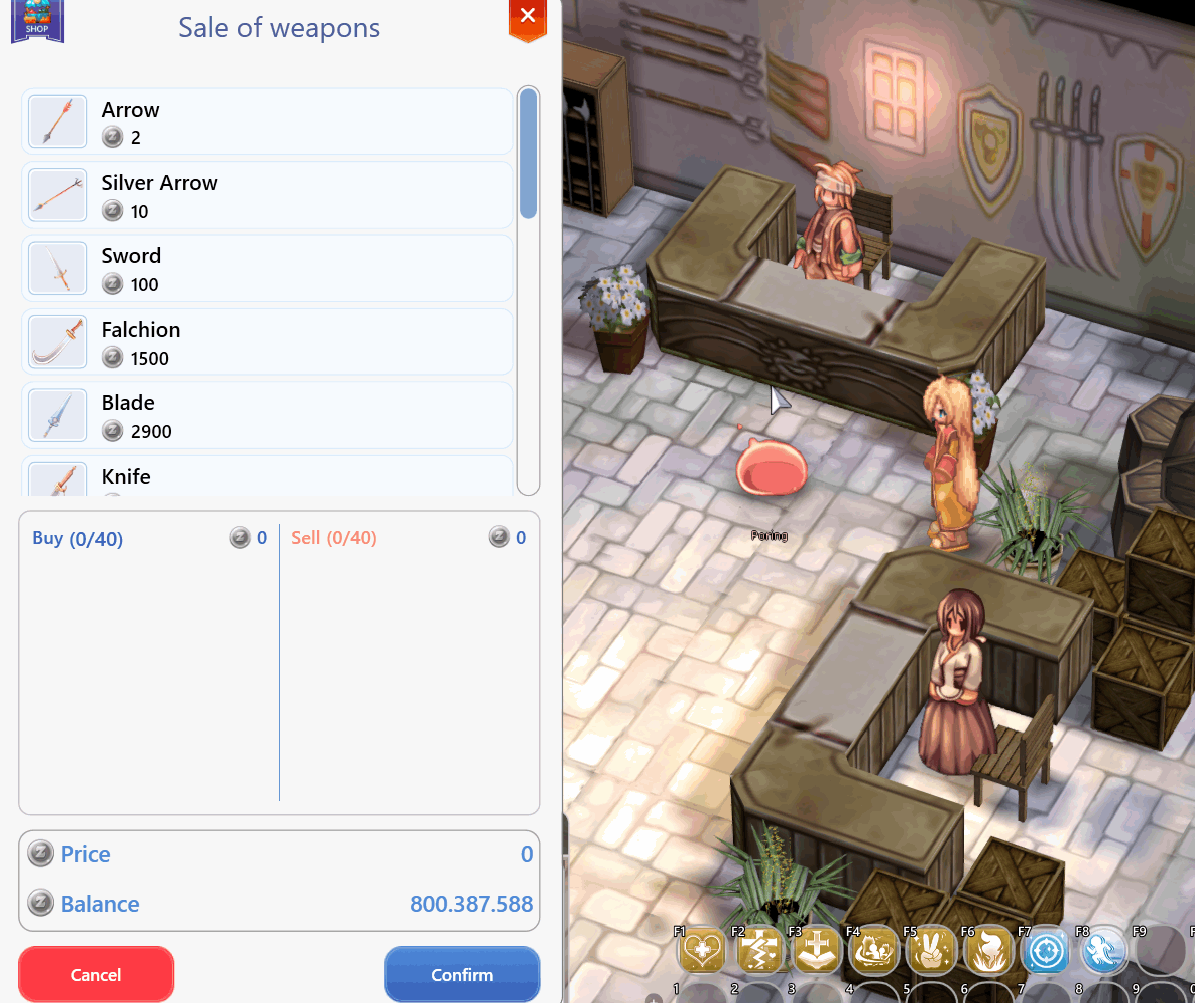Use the blue crosshair target skill

(x=1046, y=950)
